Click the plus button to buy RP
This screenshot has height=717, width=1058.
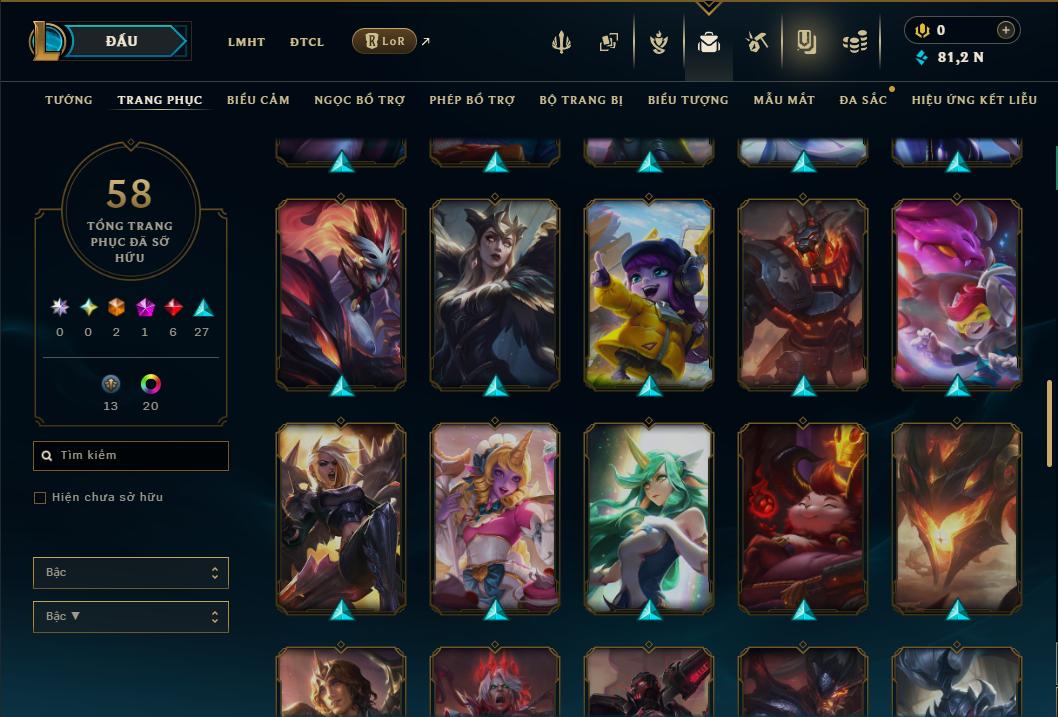point(1006,30)
